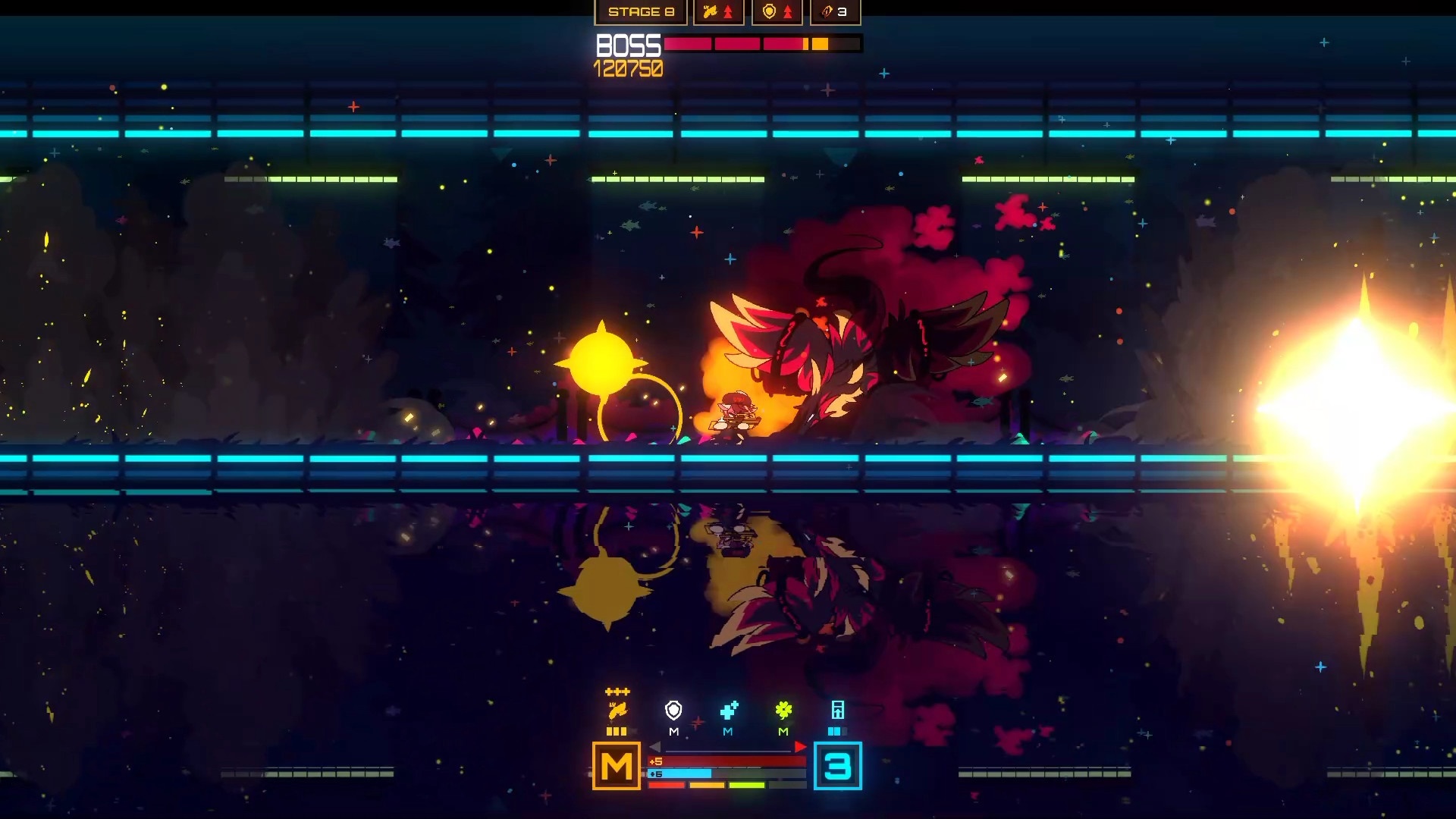Click the cyan building icon
The width and height of the screenshot is (1456, 819).
pos(837,711)
